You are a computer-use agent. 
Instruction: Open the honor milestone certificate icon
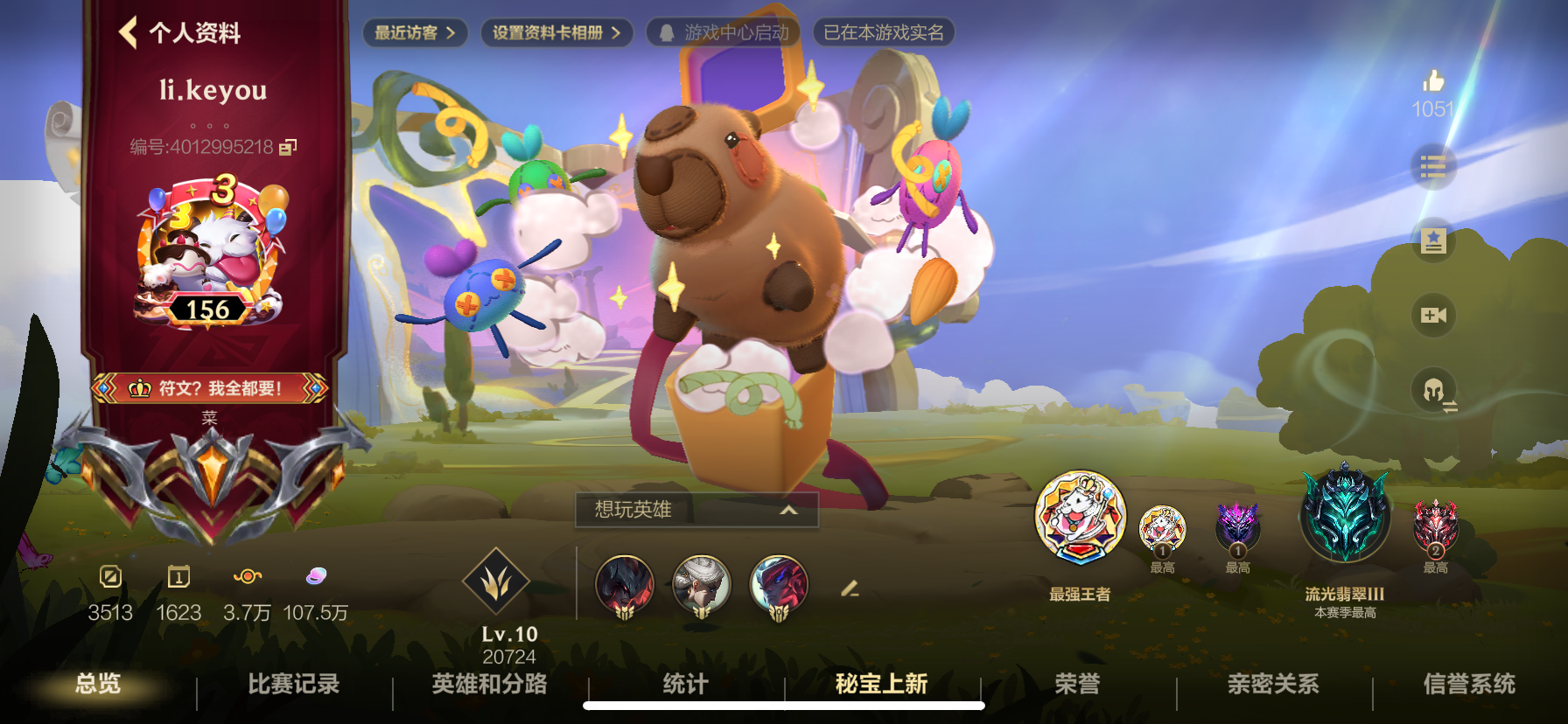point(1432,240)
